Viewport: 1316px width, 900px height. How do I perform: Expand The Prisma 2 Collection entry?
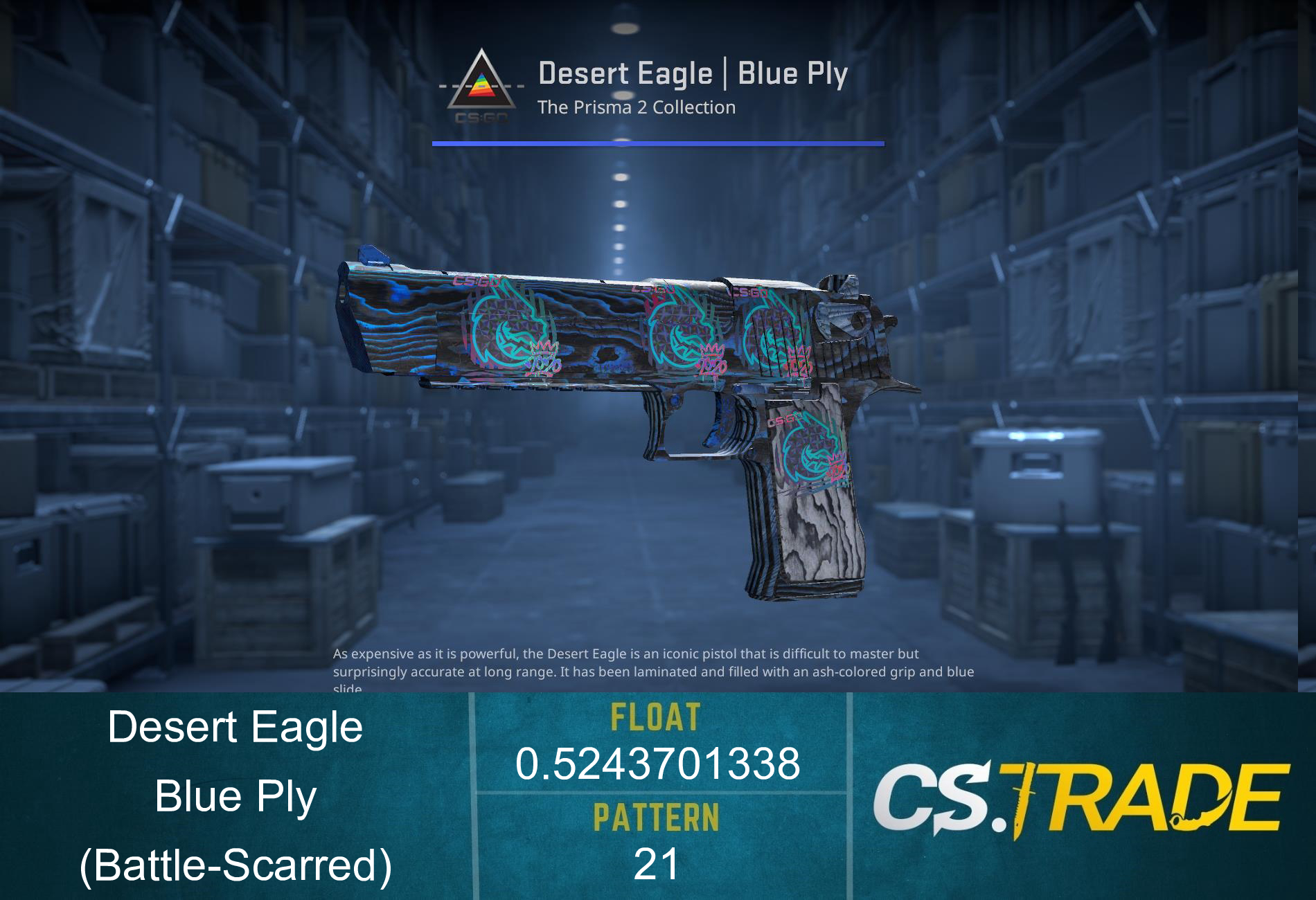pyautogui.click(x=637, y=107)
